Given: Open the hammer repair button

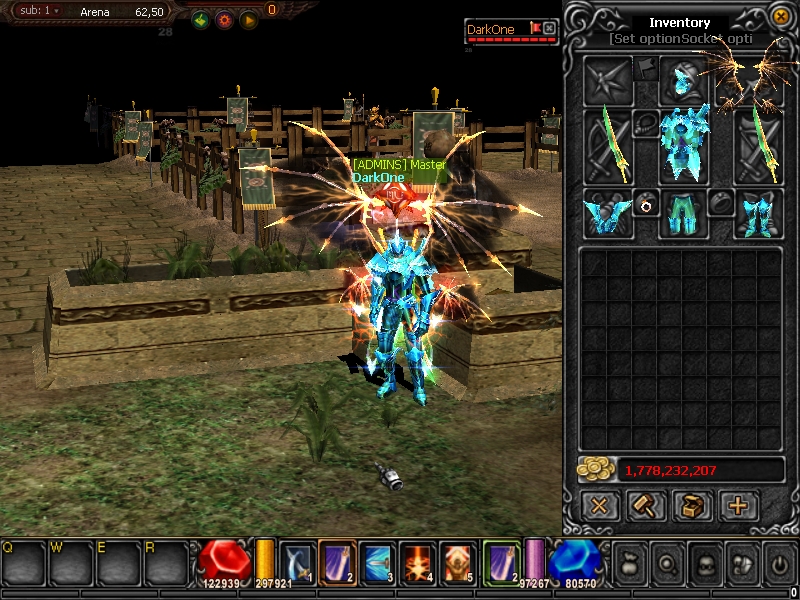Looking at the screenshot, I should [x=646, y=506].
